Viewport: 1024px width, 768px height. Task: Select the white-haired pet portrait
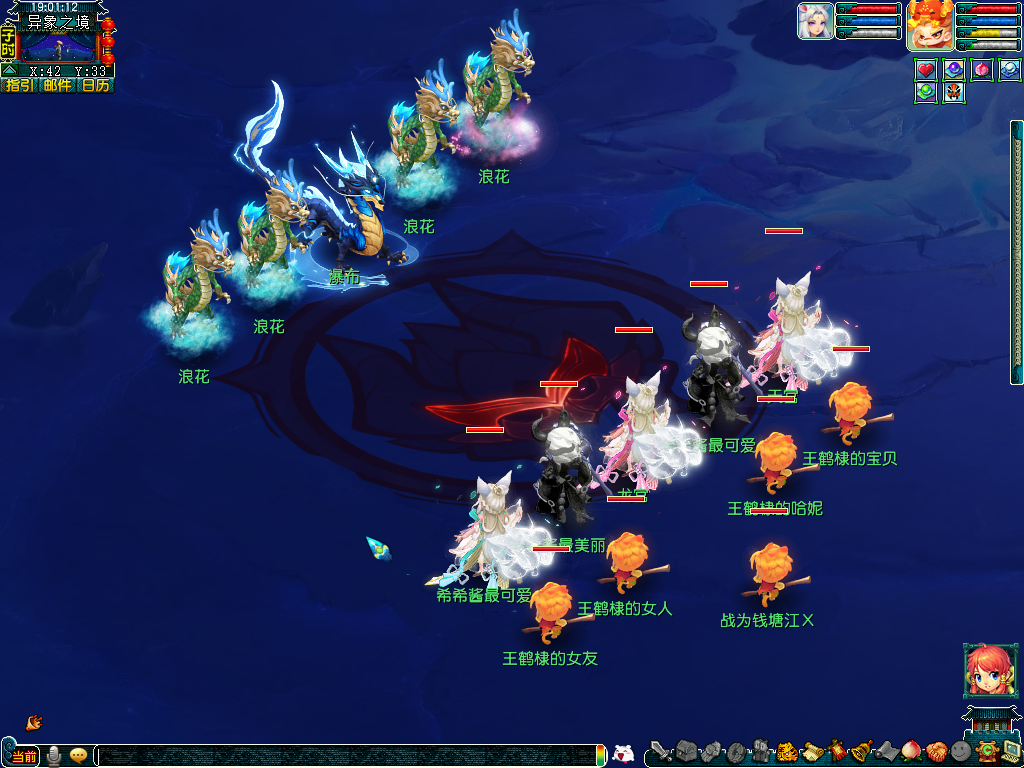[x=815, y=21]
